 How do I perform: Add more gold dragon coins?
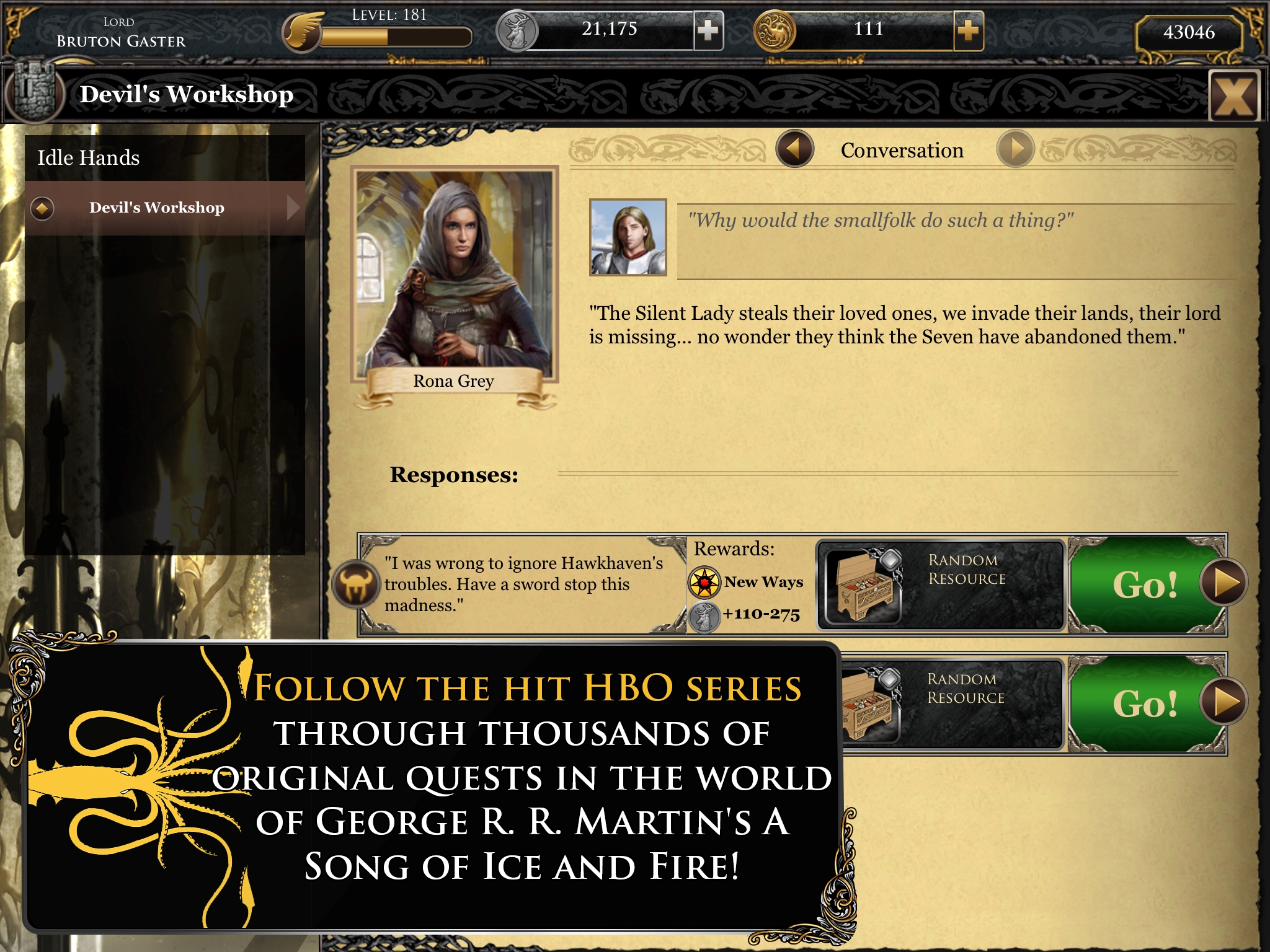tap(968, 30)
